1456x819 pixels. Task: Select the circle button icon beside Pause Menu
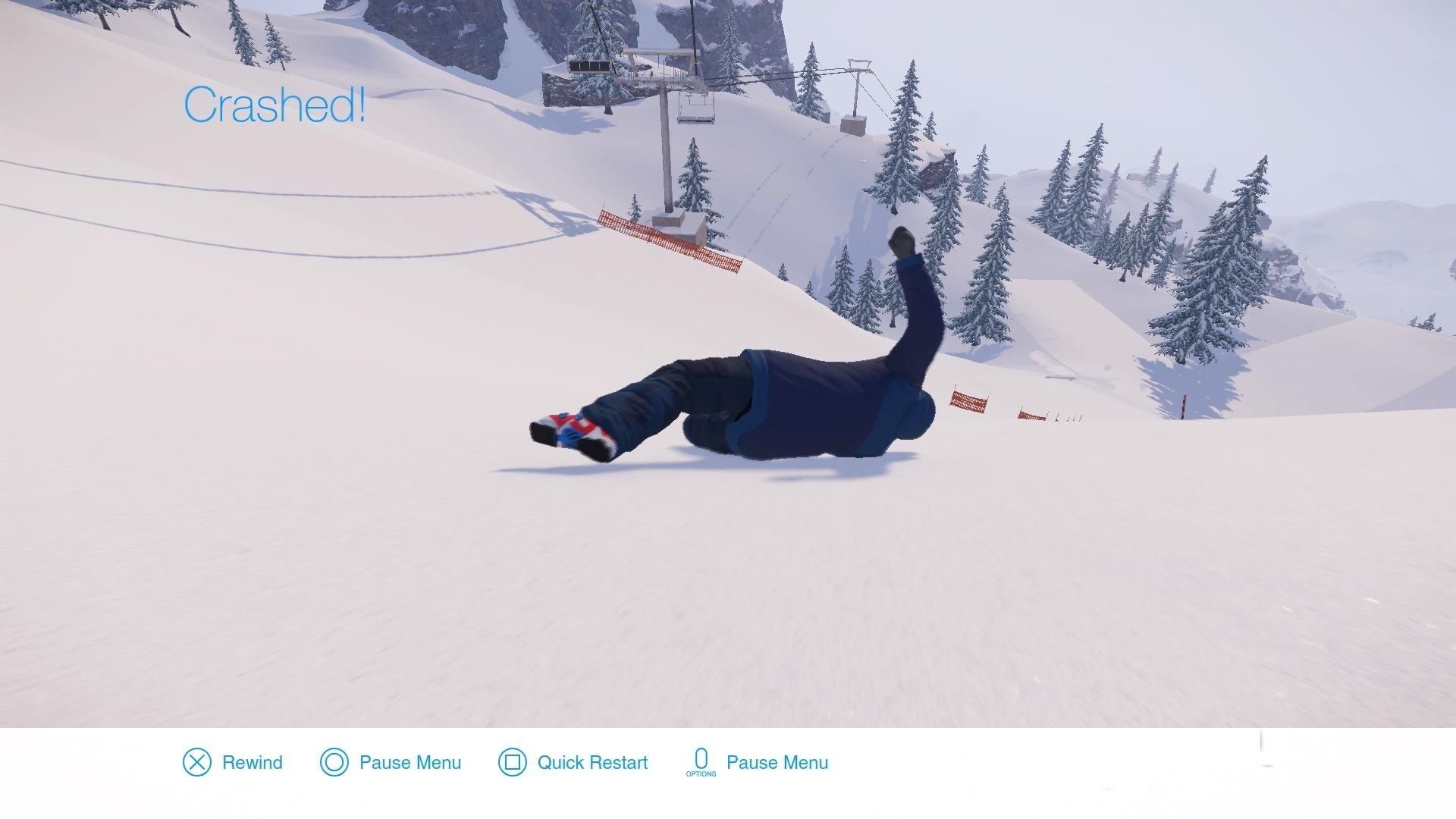tap(335, 763)
